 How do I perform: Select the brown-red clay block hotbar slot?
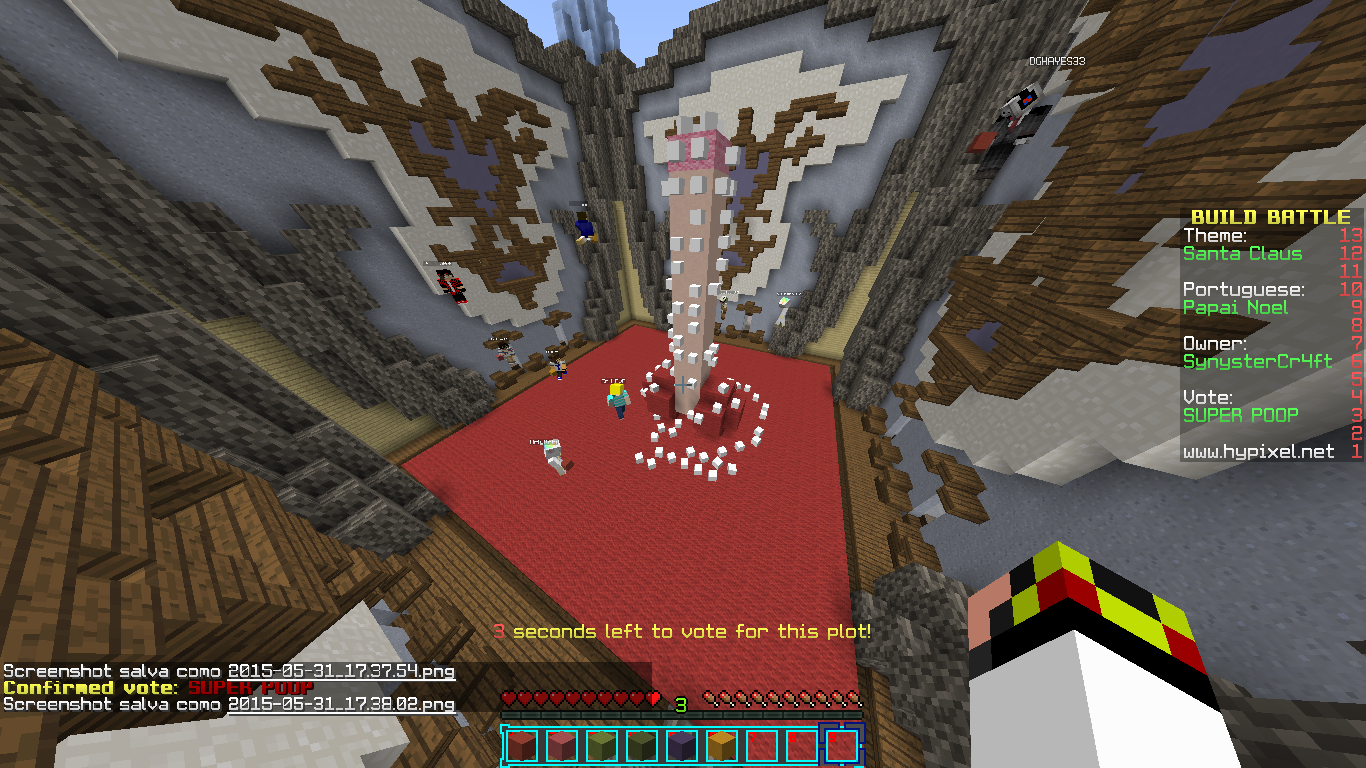(521, 746)
